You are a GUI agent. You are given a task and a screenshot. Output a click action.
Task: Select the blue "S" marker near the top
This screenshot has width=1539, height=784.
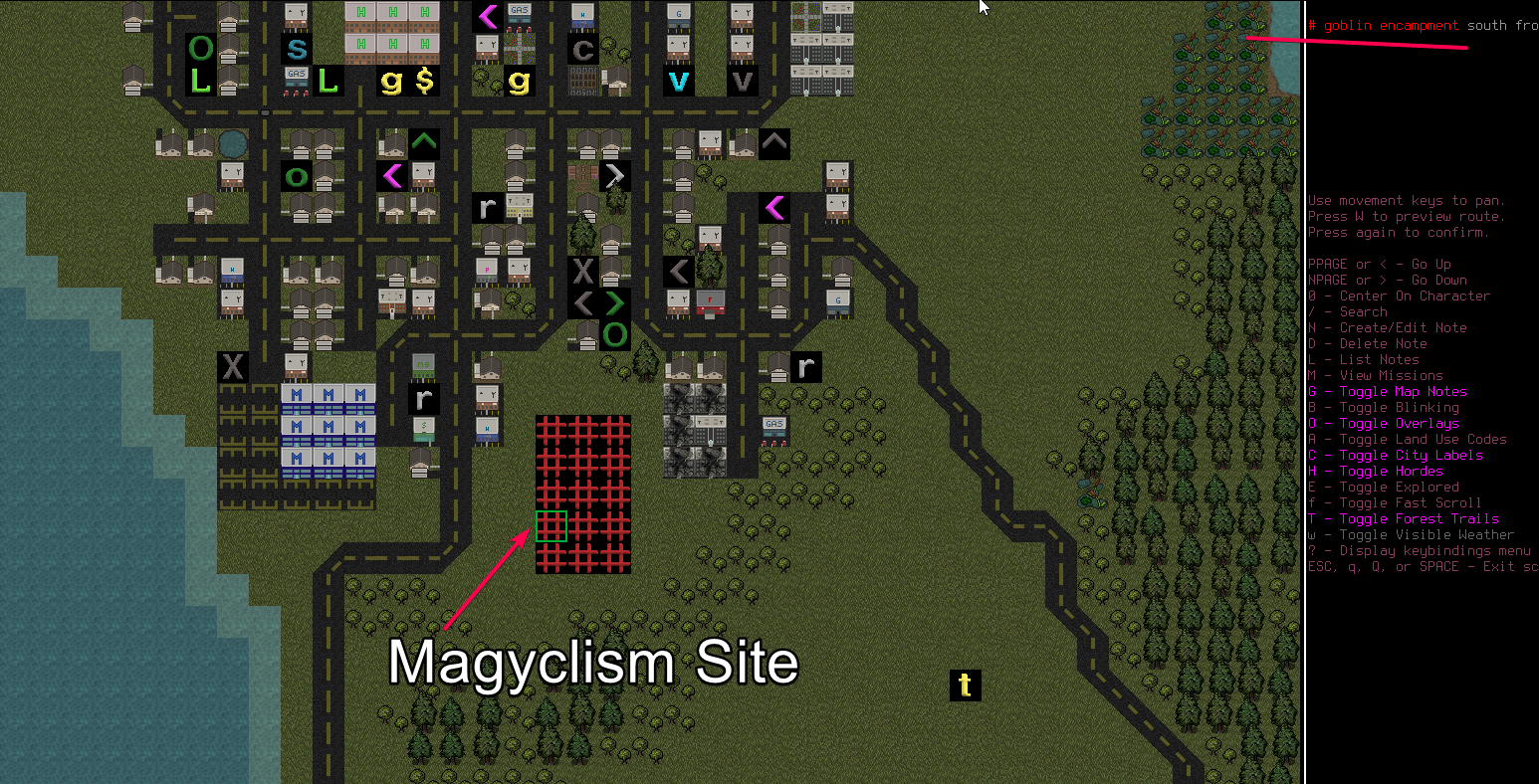(x=297, y=48)
